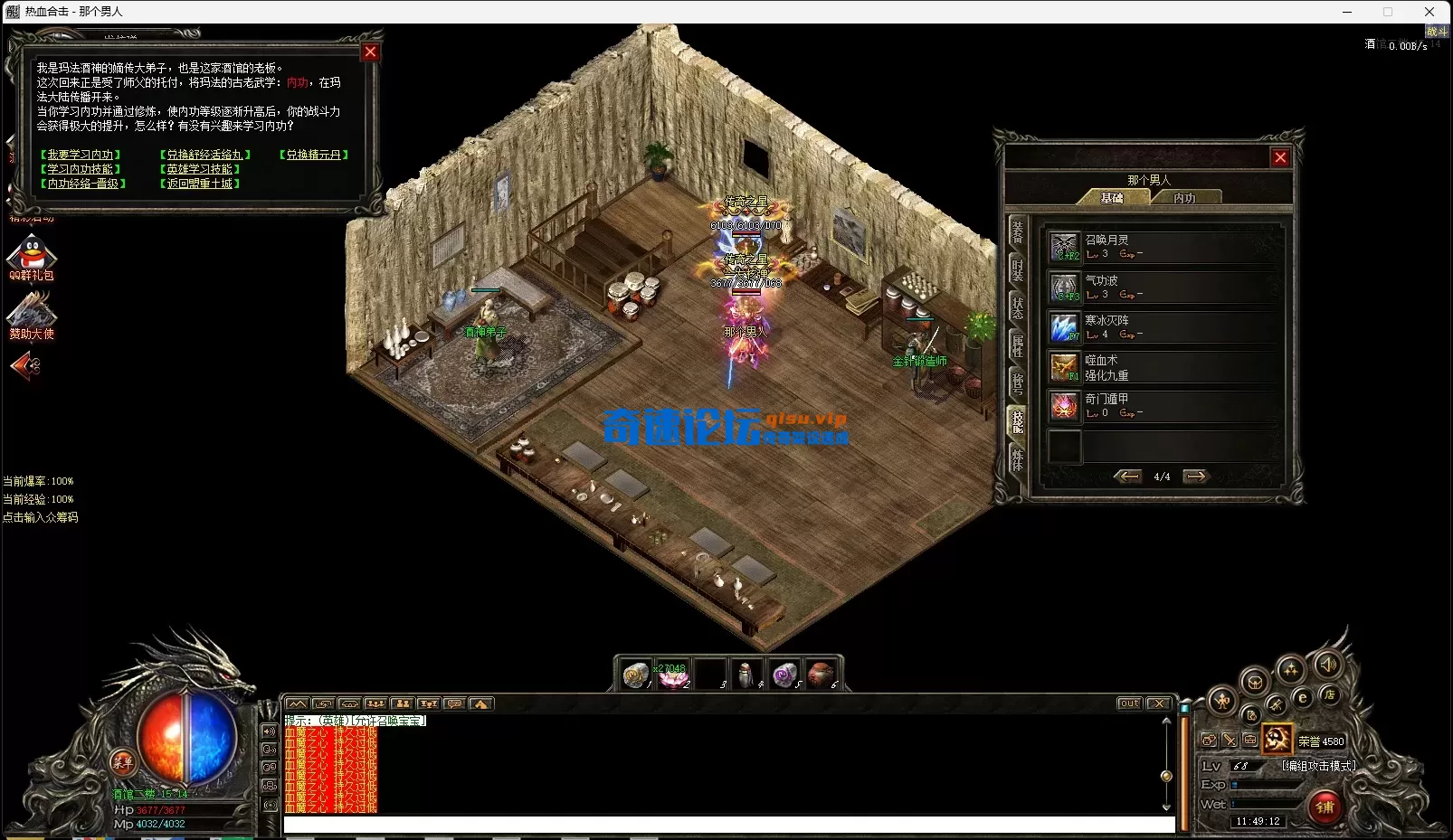Click the 我要学习内功 dialog link

[x=80, y=154]
